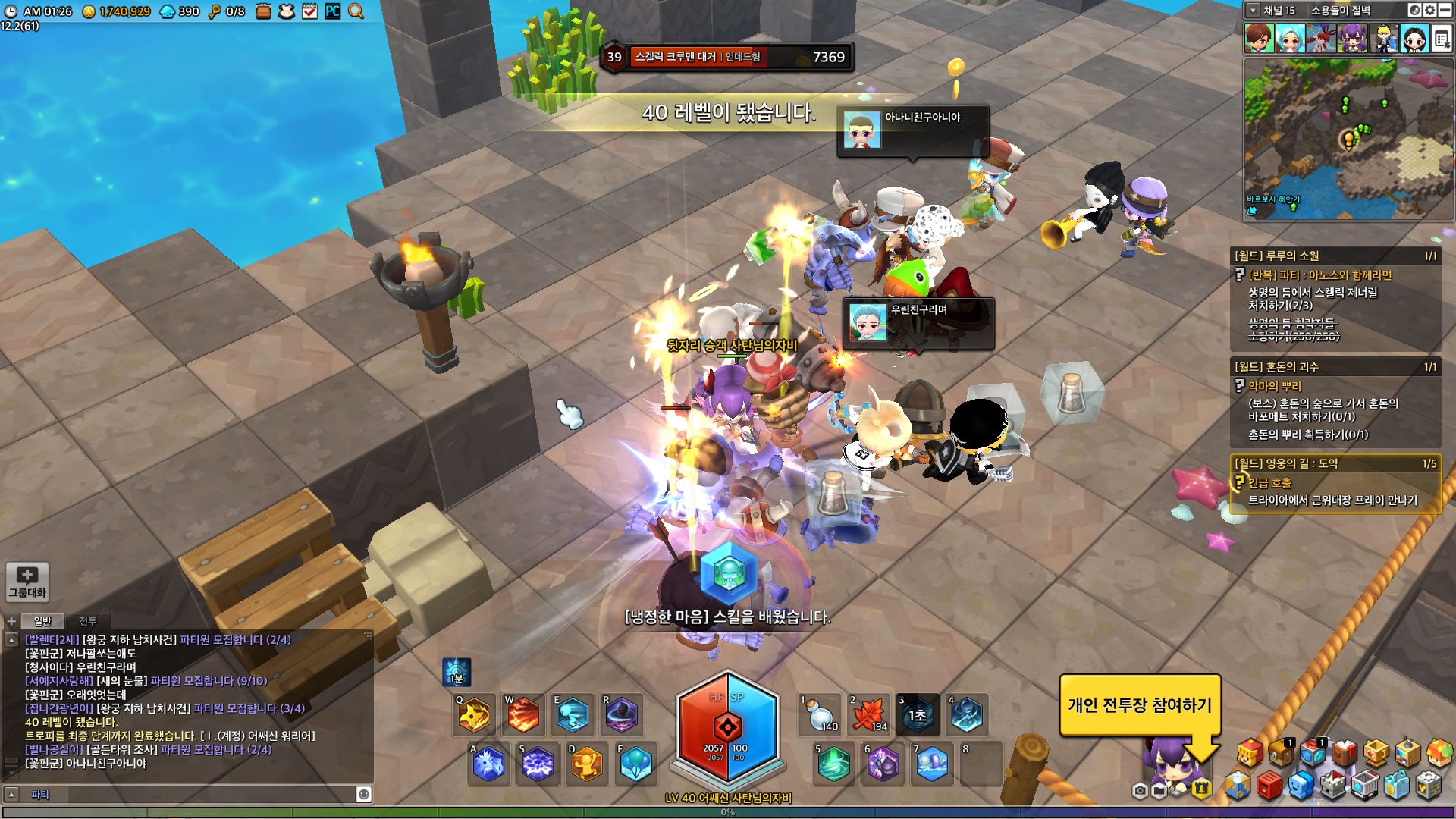
Task: Open the magnifying glass search icon
Action: click(x=356, y=11)
